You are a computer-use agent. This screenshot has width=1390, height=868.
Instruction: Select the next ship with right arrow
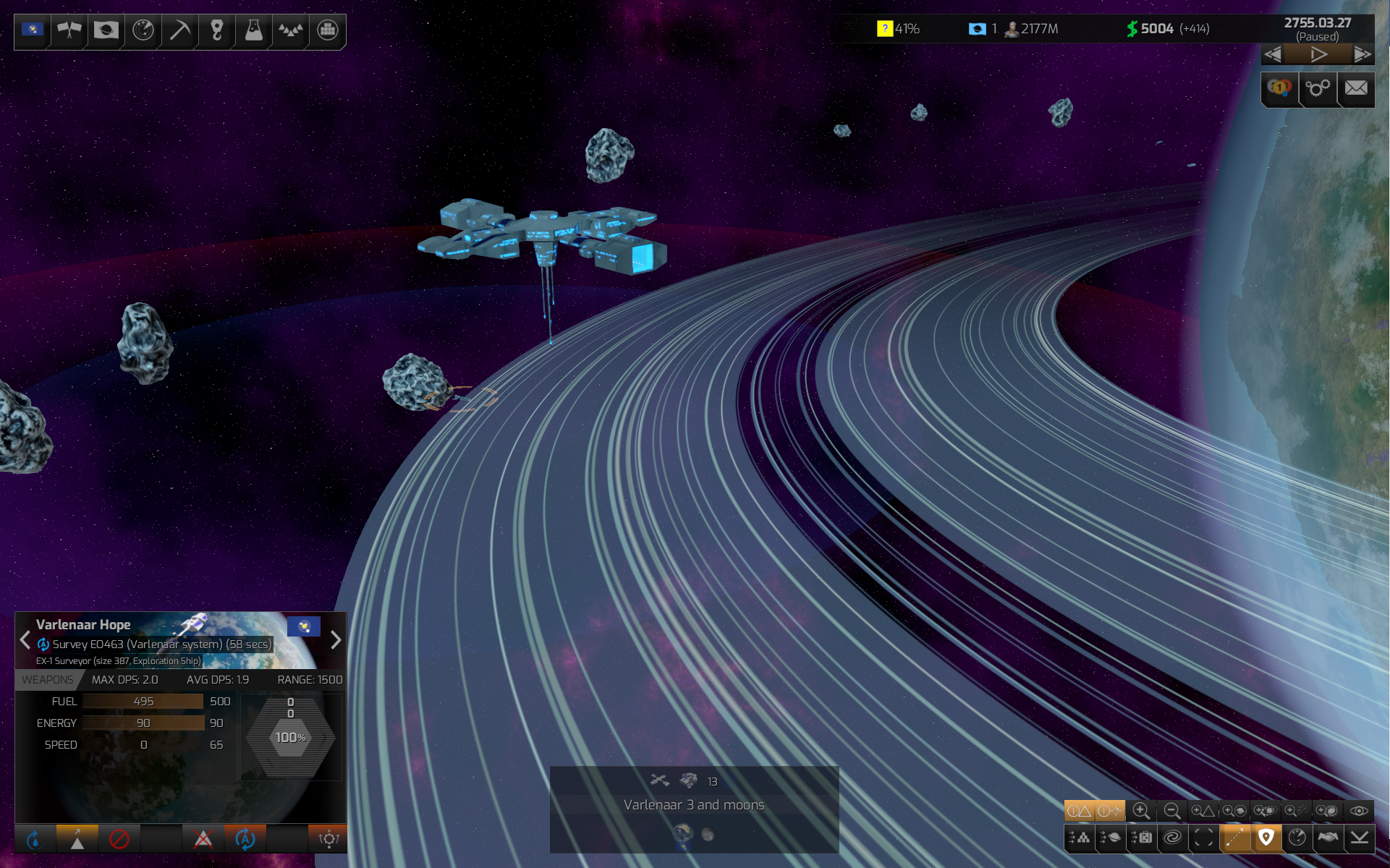[336, 640]
